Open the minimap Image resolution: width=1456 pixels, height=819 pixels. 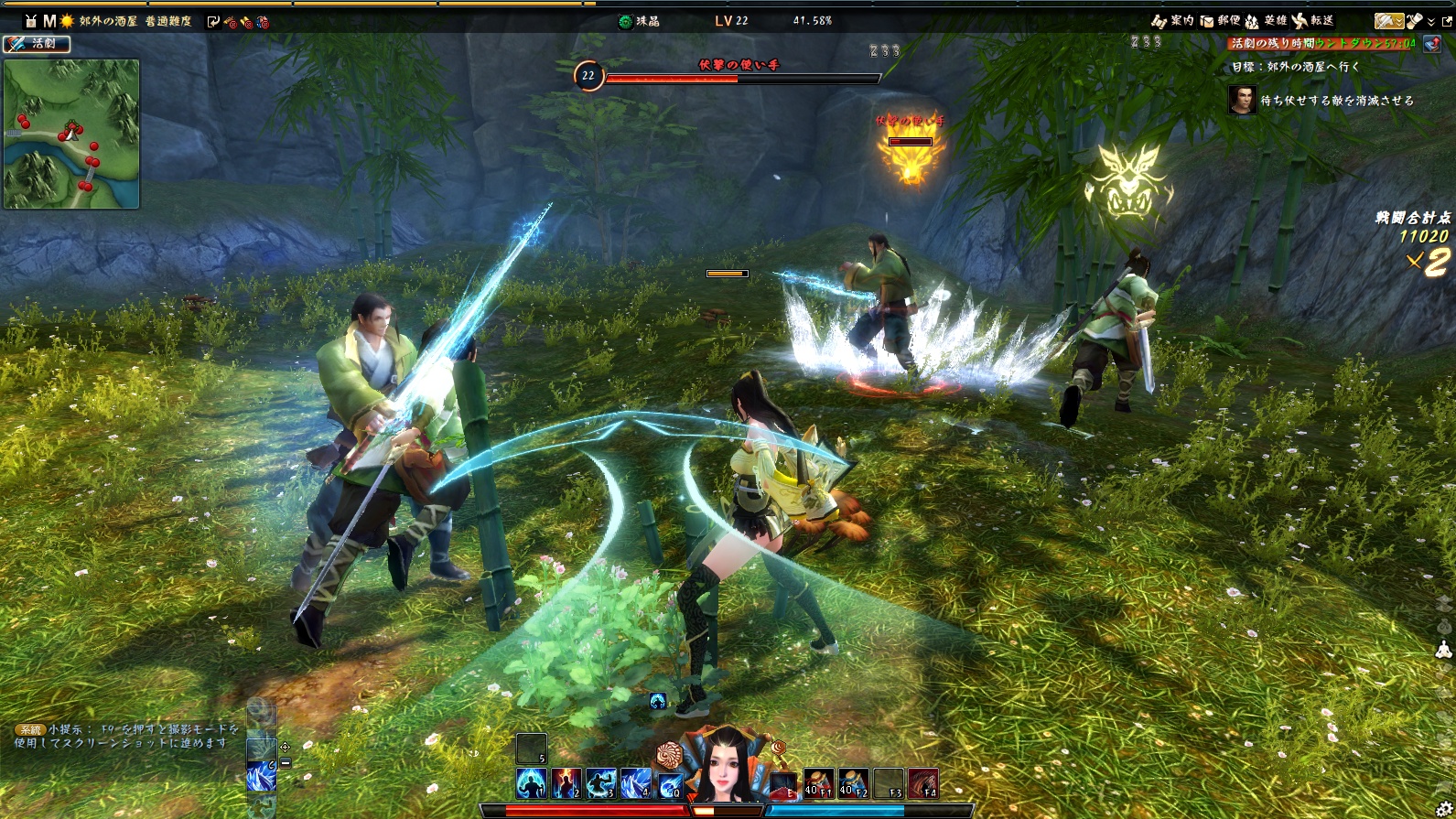(71, 134)
